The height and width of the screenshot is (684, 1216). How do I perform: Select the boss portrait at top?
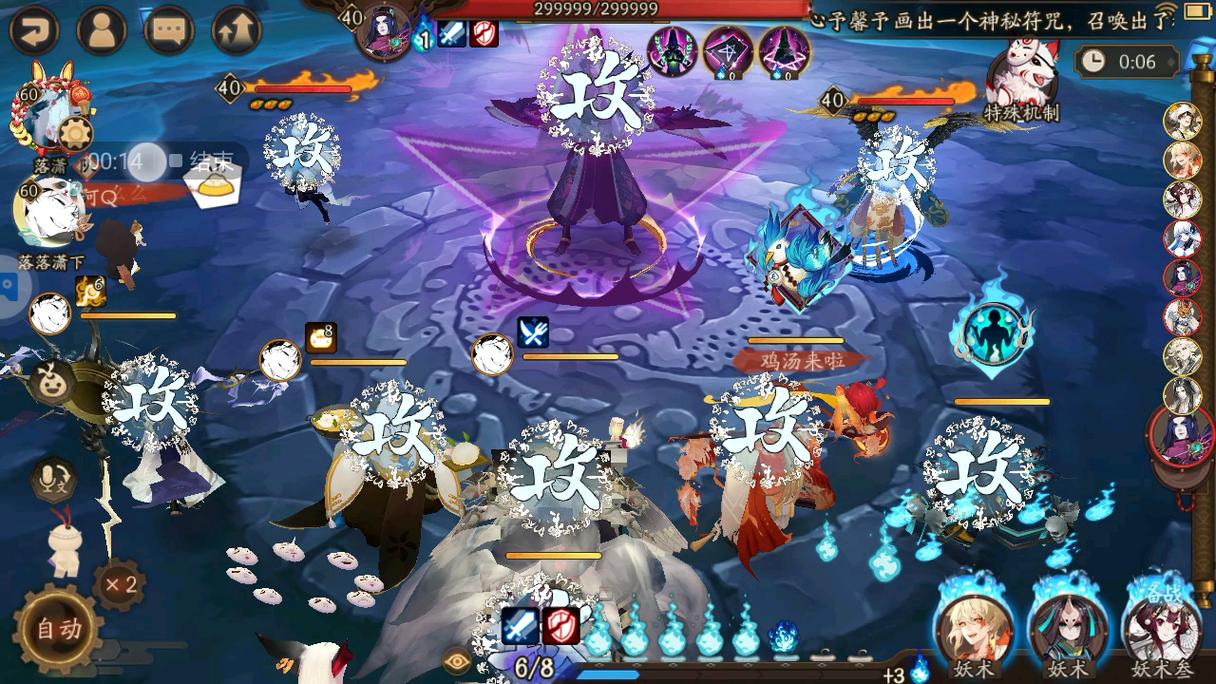pos(384,30)
